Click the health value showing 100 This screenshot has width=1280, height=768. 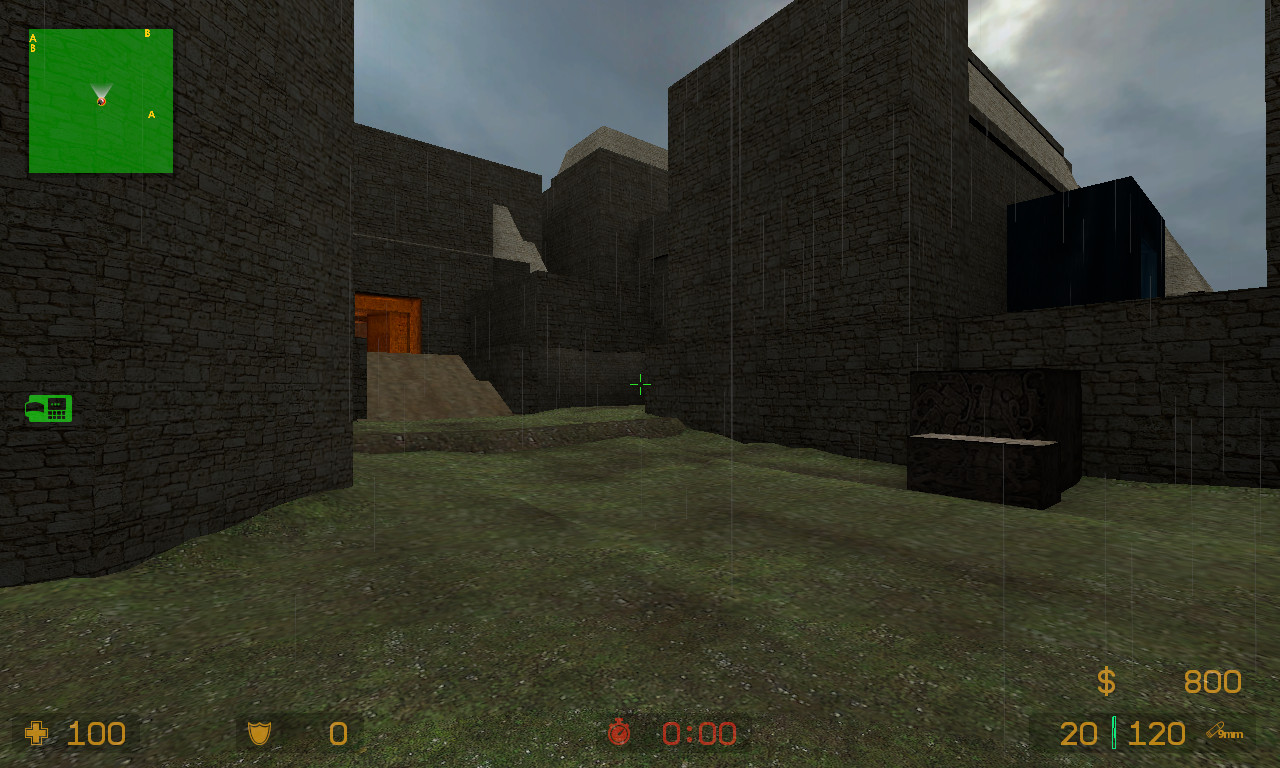95,734
